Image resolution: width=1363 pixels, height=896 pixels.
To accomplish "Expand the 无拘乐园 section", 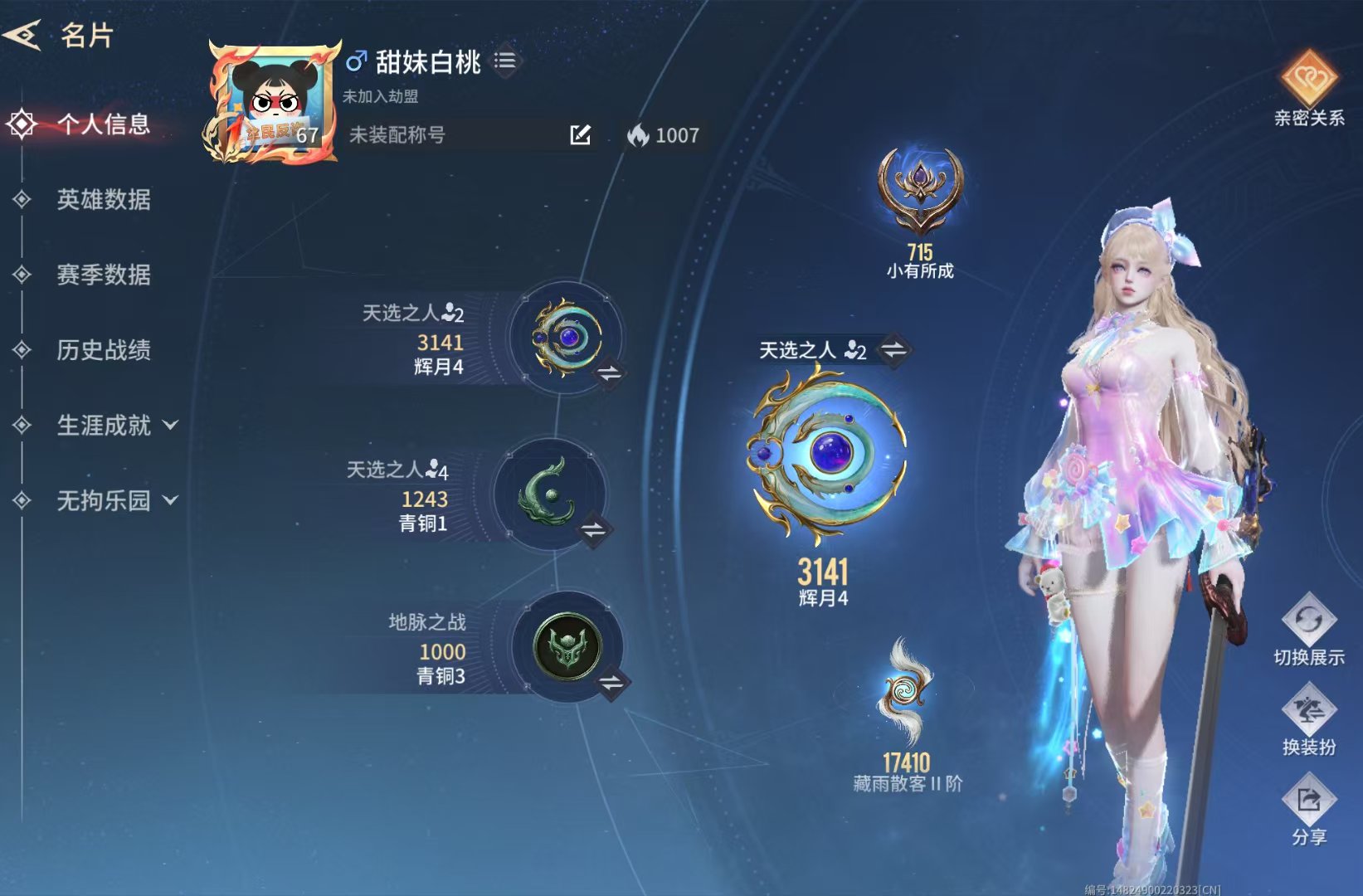I will (116, 500).
